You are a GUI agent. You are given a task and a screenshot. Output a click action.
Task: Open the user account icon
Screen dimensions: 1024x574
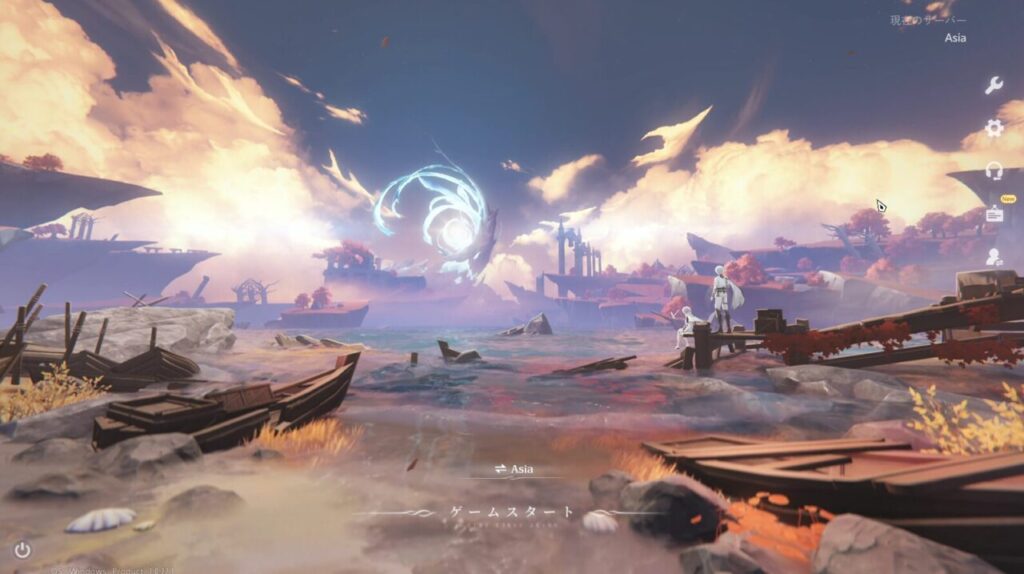(993, 257)
